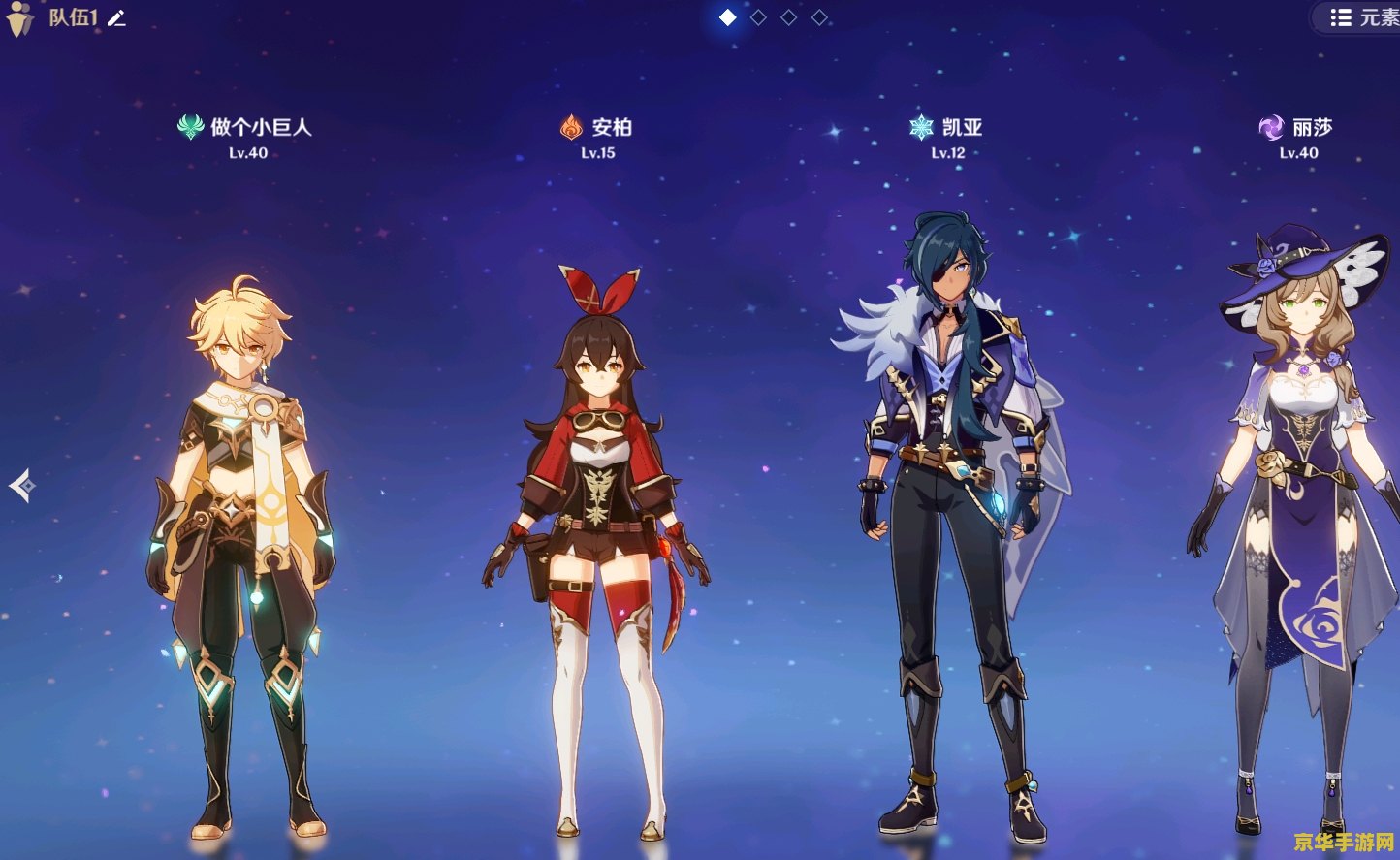Select party member 做个小巨人

pyautogui.click(x=244, y=543)
